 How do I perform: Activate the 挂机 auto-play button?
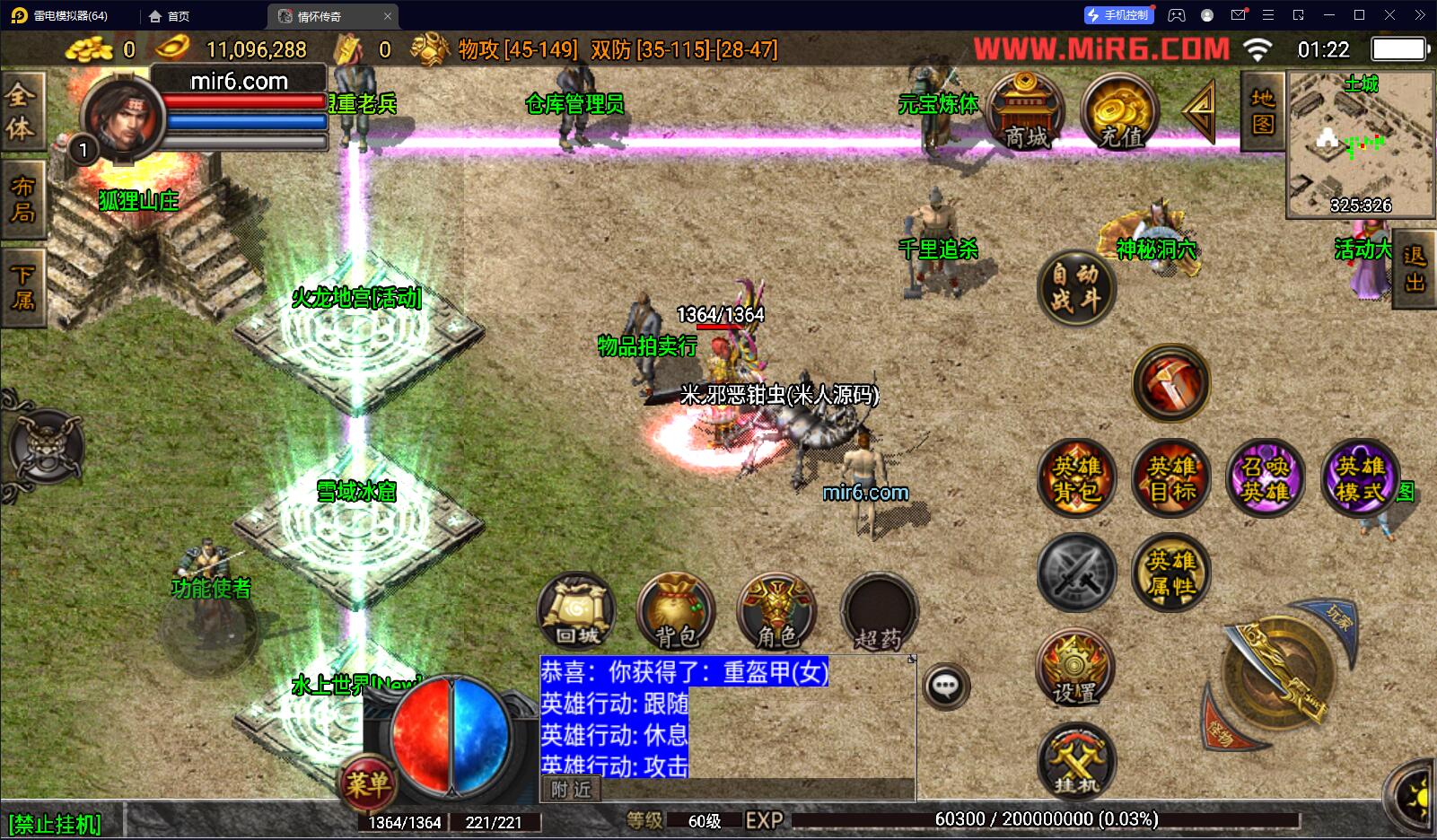click(1075, 762)
